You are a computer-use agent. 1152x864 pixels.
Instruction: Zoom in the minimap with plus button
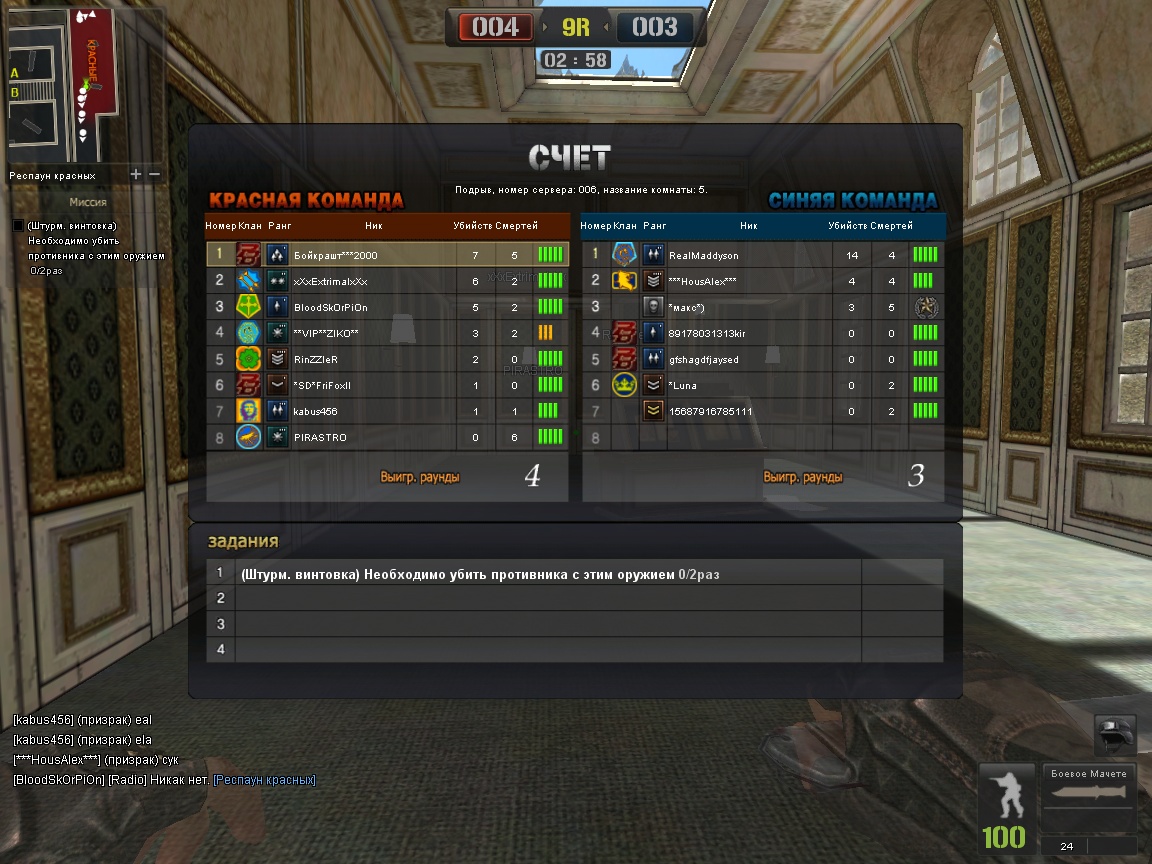136,175
